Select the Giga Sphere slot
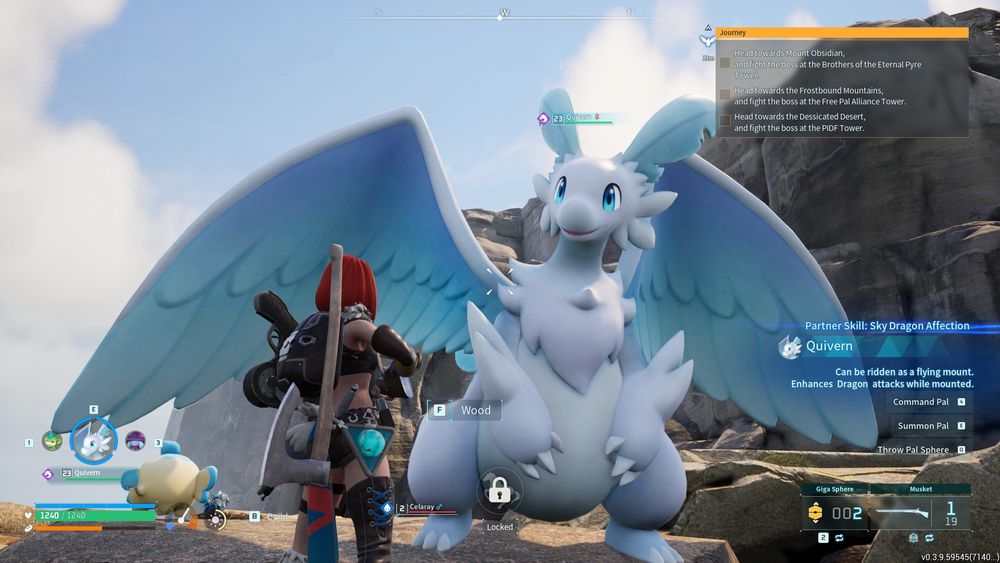 (835, 512)
